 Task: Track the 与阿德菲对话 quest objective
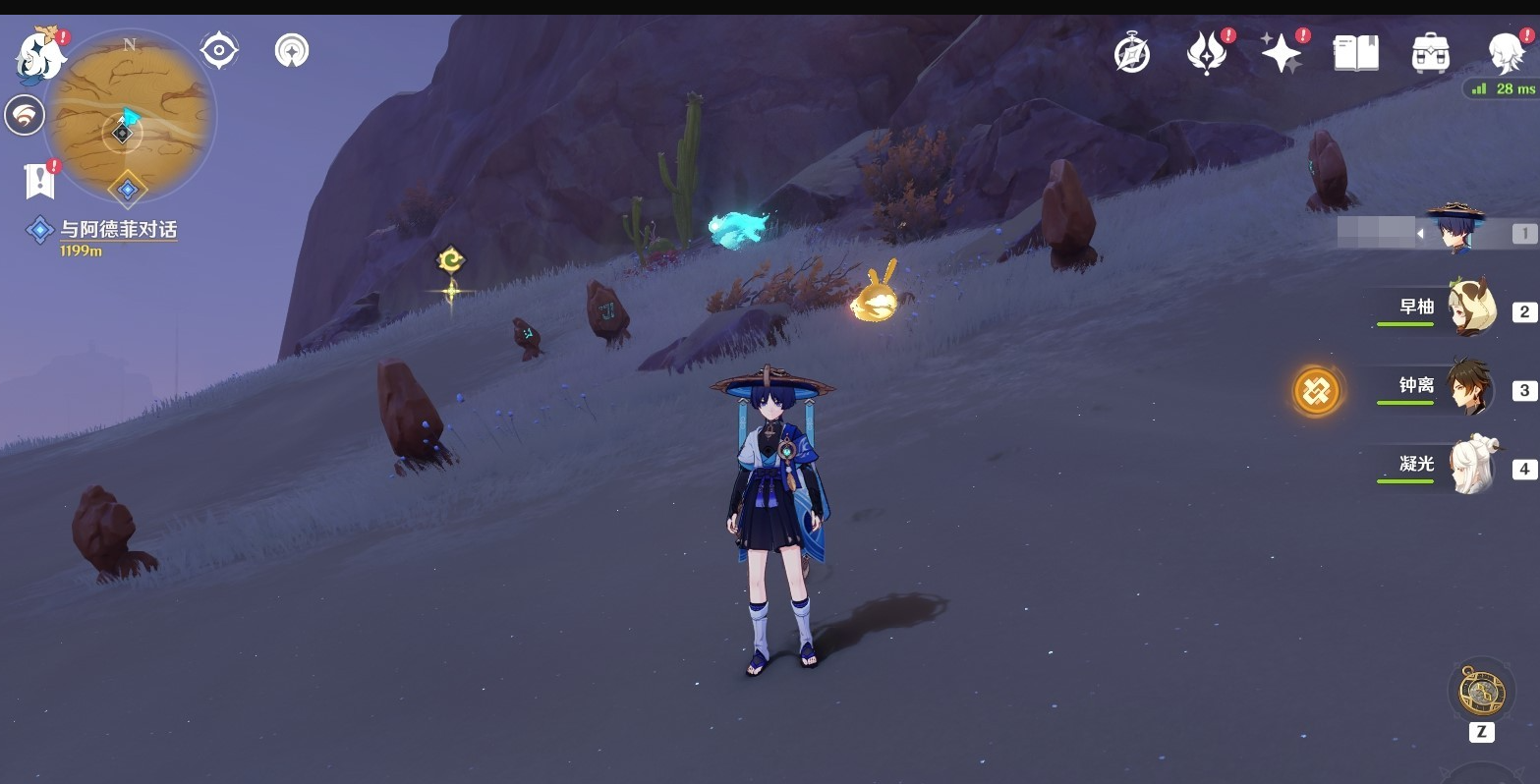pos(118,230)
